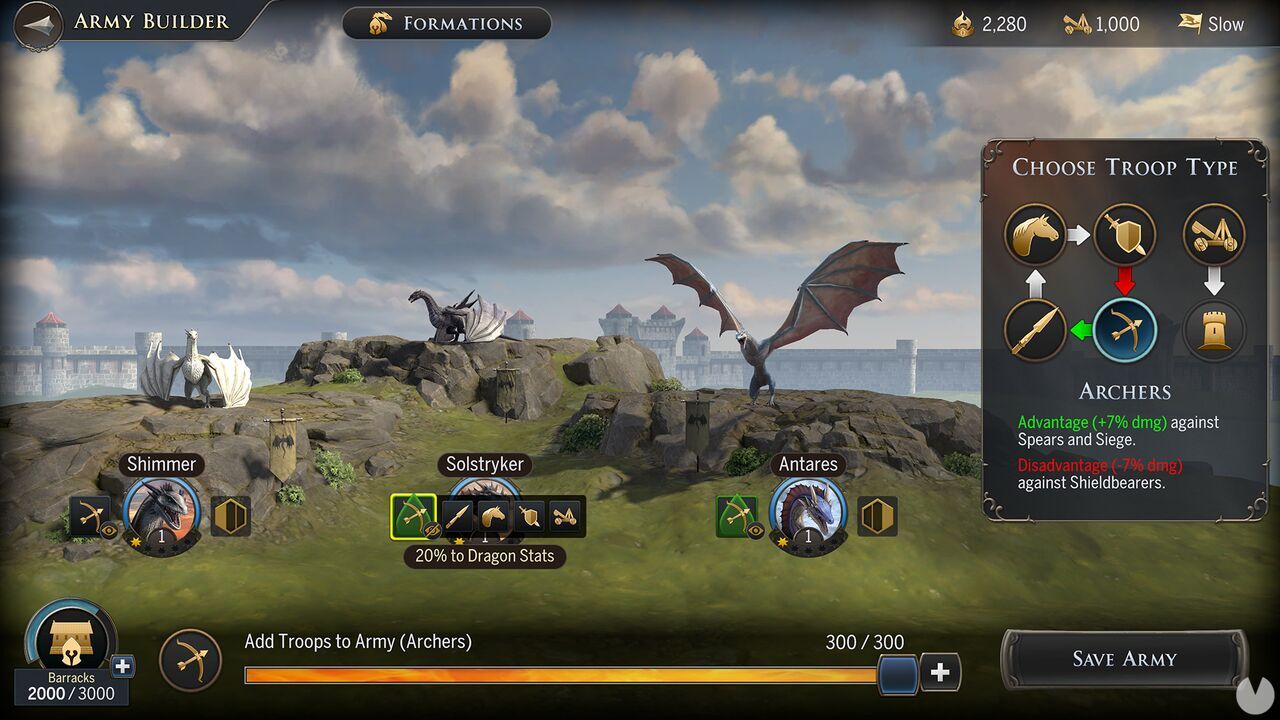
Task: Toggle Antares' troop visibility eye
Action: [755, 530]
